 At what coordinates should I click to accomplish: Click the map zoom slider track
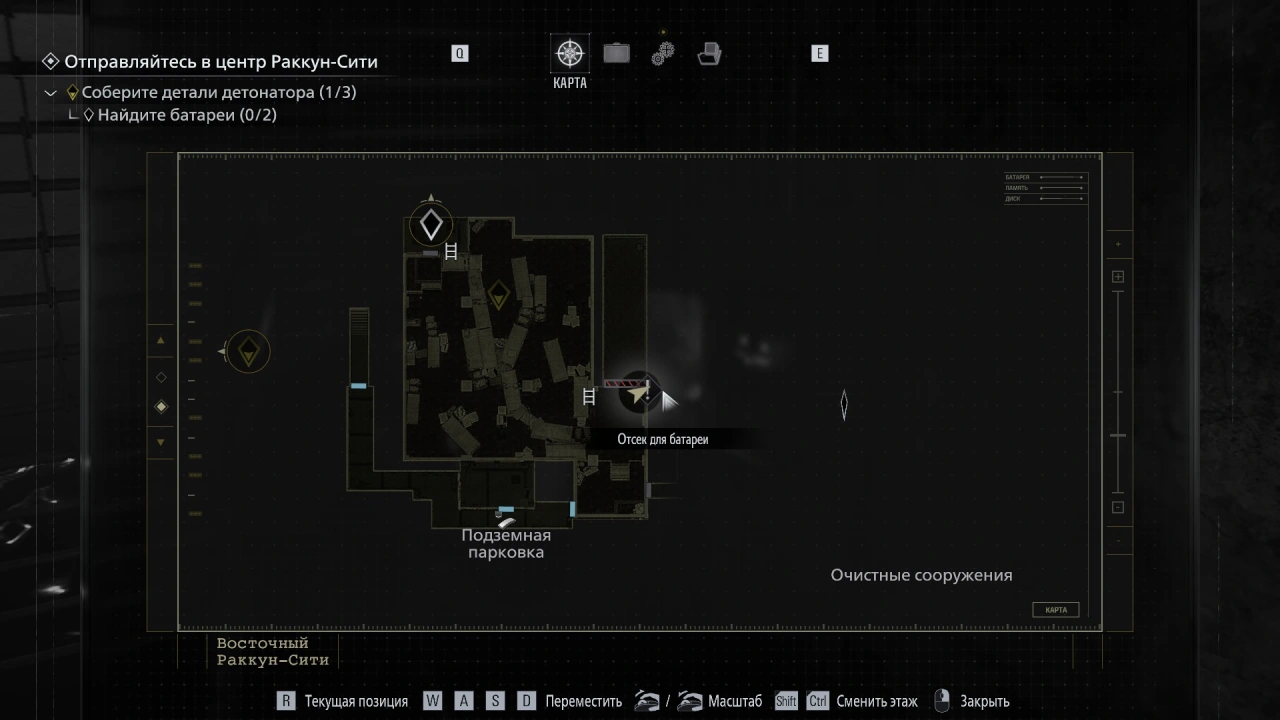coord(1118,391)
